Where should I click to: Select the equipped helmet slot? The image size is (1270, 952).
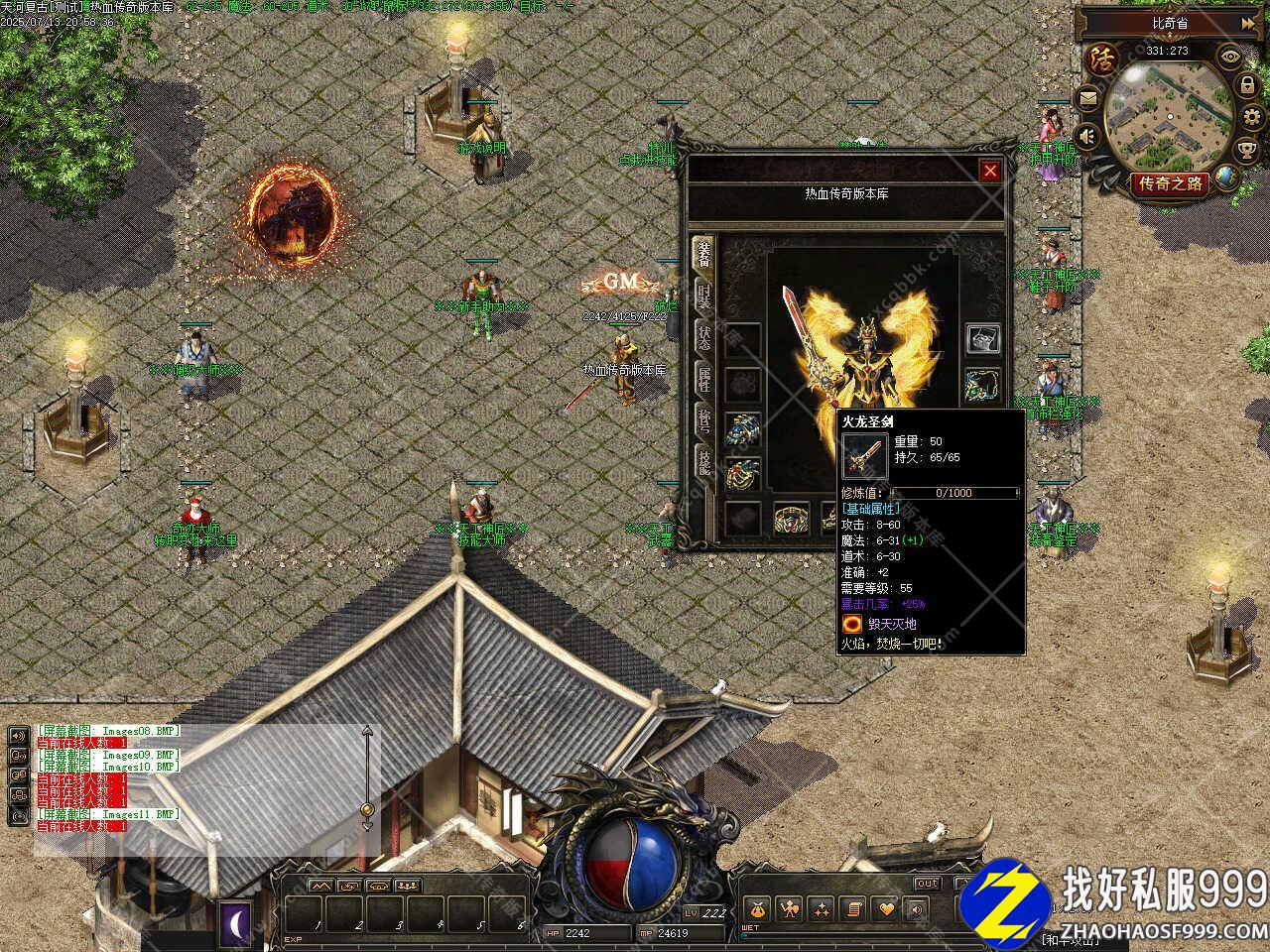(982, 339)
